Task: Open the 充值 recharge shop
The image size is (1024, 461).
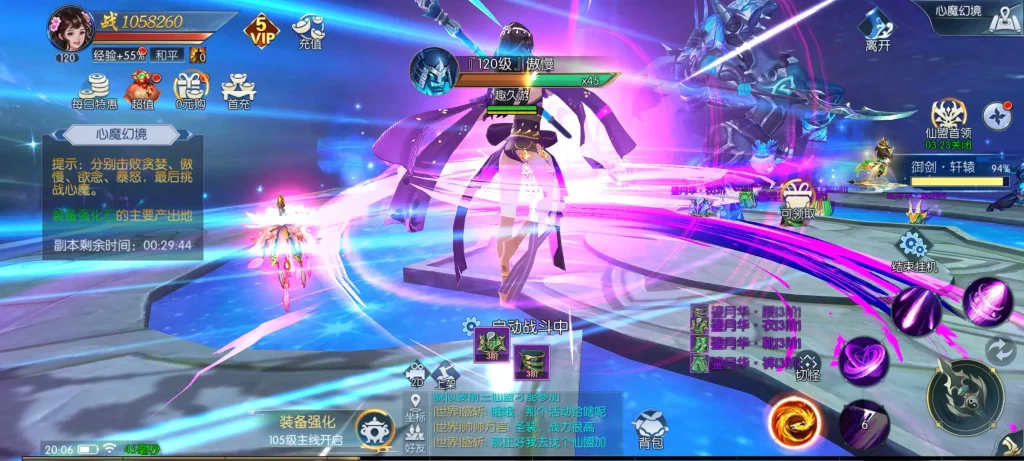Action: coord(309,31)
